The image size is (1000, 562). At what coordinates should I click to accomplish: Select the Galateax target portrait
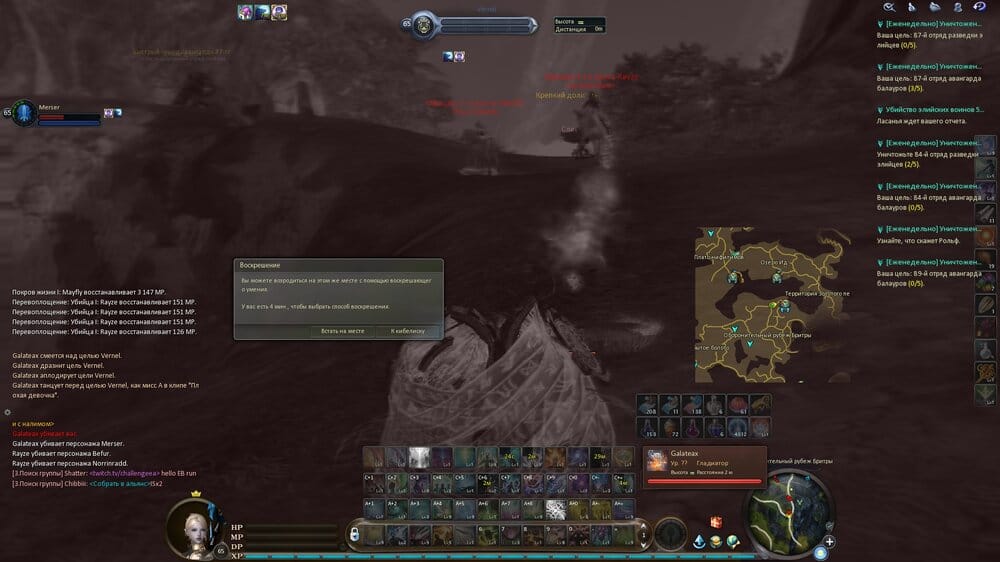click(x=656, y=461)
